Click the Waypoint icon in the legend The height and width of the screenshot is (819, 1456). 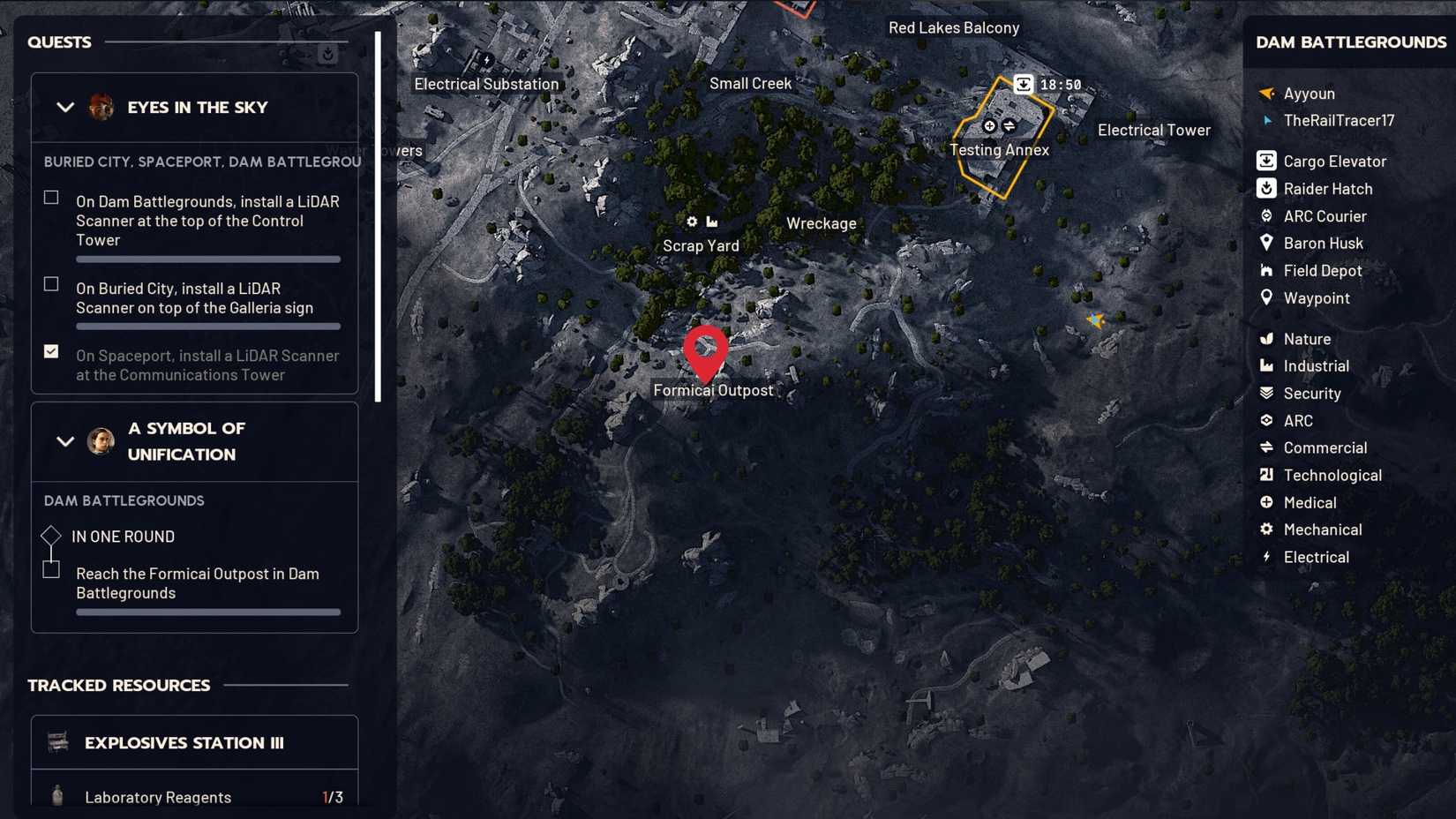pyautogui.click(x=1266, y=298)
